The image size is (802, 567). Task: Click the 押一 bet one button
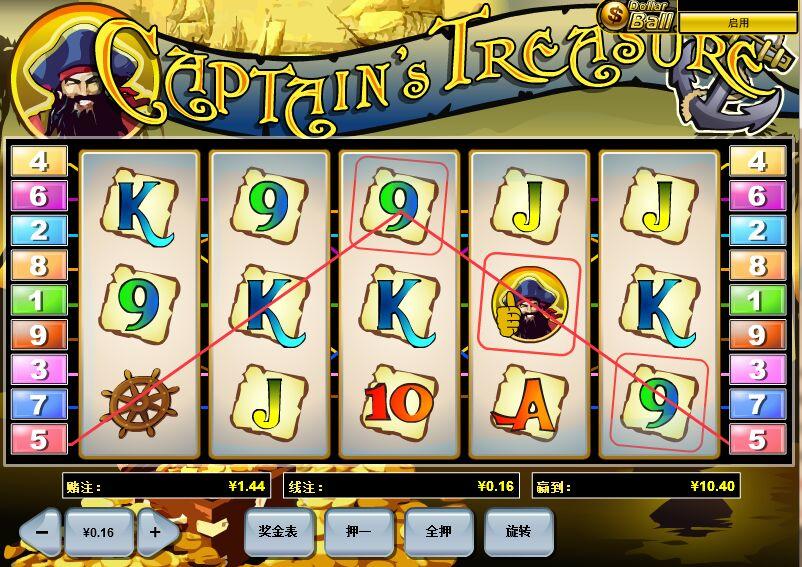(358, 532)
